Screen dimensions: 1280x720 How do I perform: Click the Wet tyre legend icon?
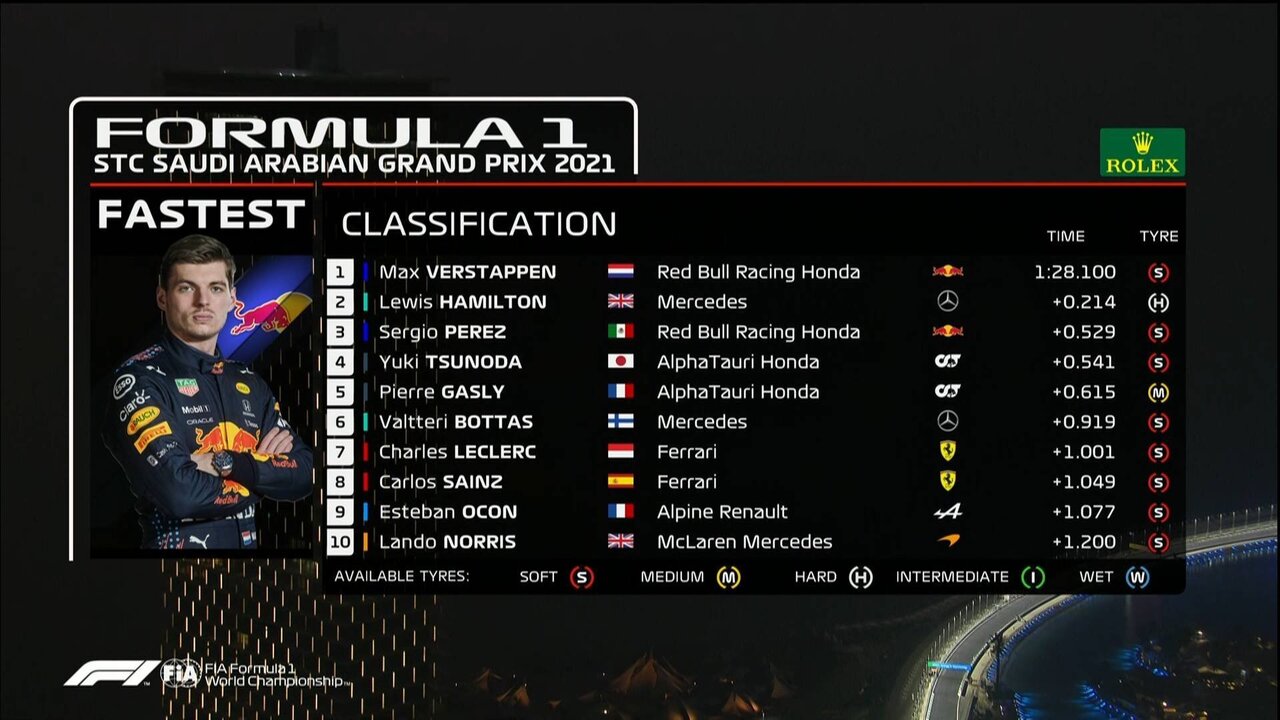point(1137,577)
